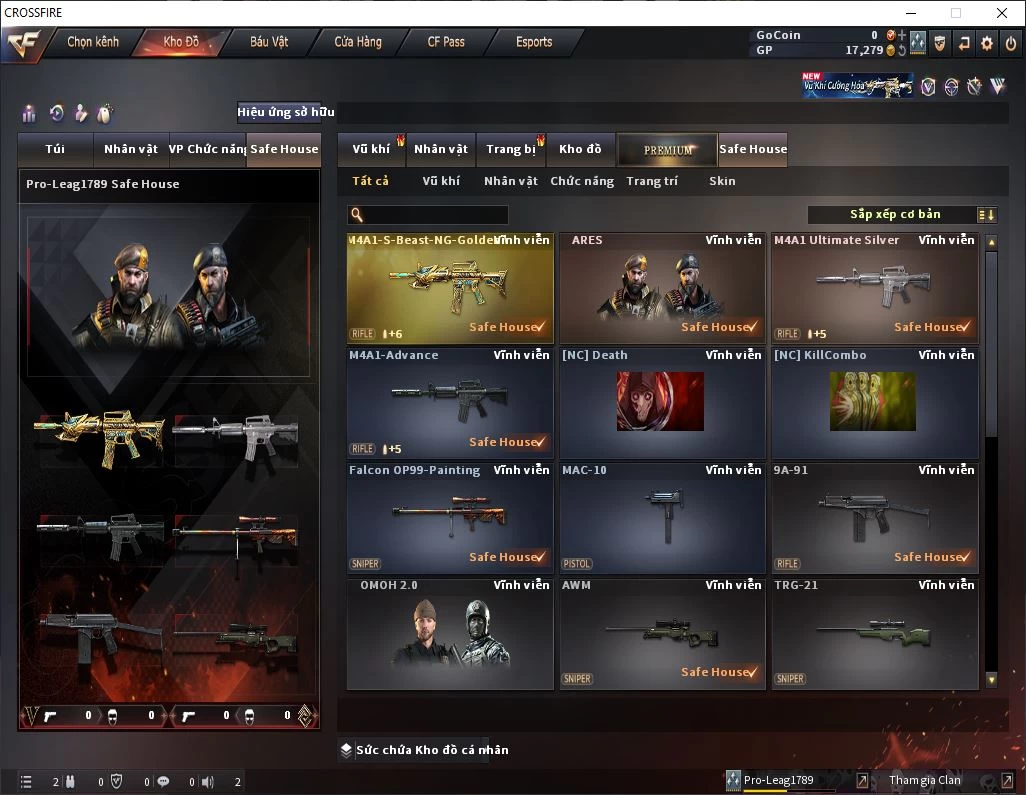Choose the M4A1 Ultimate Silver item
Image resolution: width=1026 pixels, height=795 pixels.
point(874,289)
